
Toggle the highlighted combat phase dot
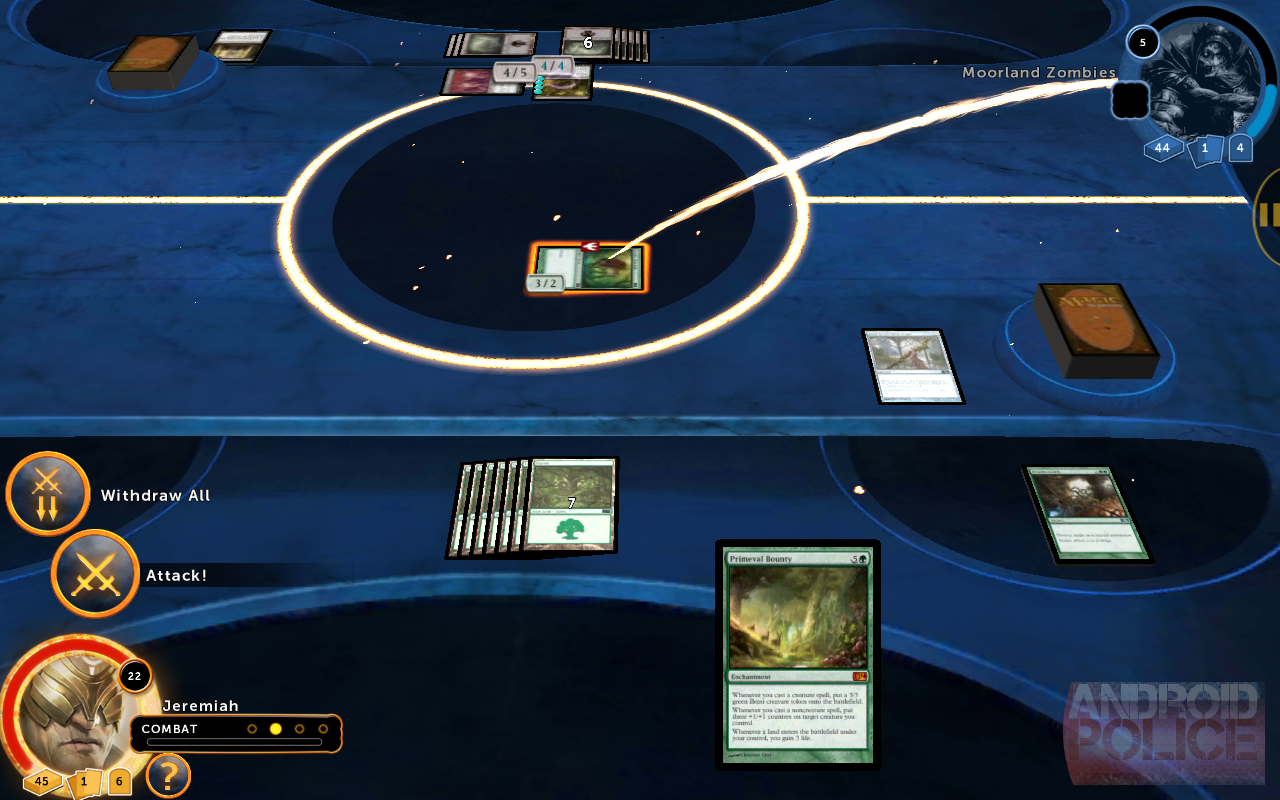tap(276, 729)
